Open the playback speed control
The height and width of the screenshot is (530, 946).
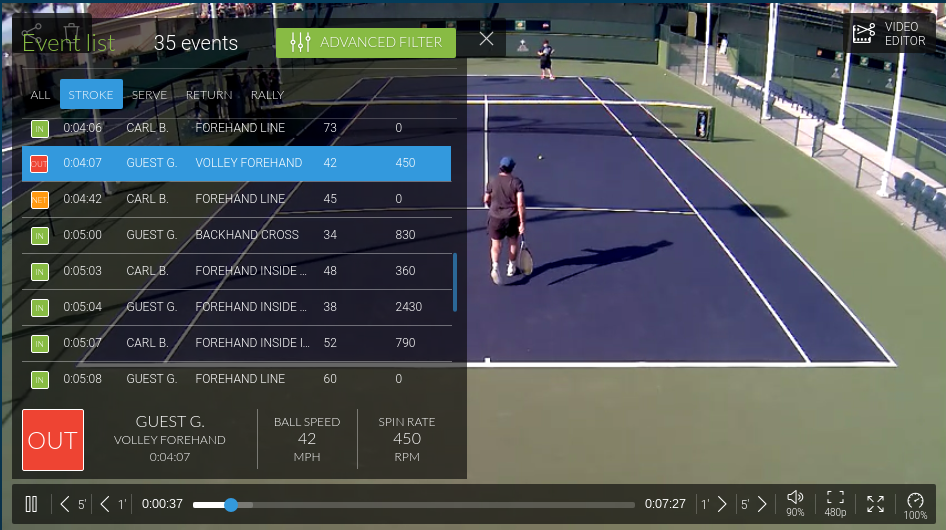915,503
